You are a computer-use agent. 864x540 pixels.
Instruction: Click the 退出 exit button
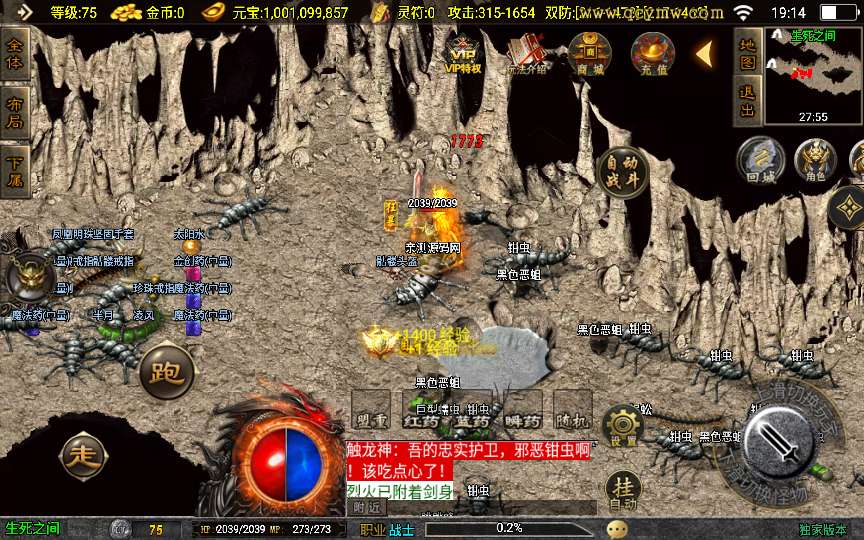coord(747,101)
